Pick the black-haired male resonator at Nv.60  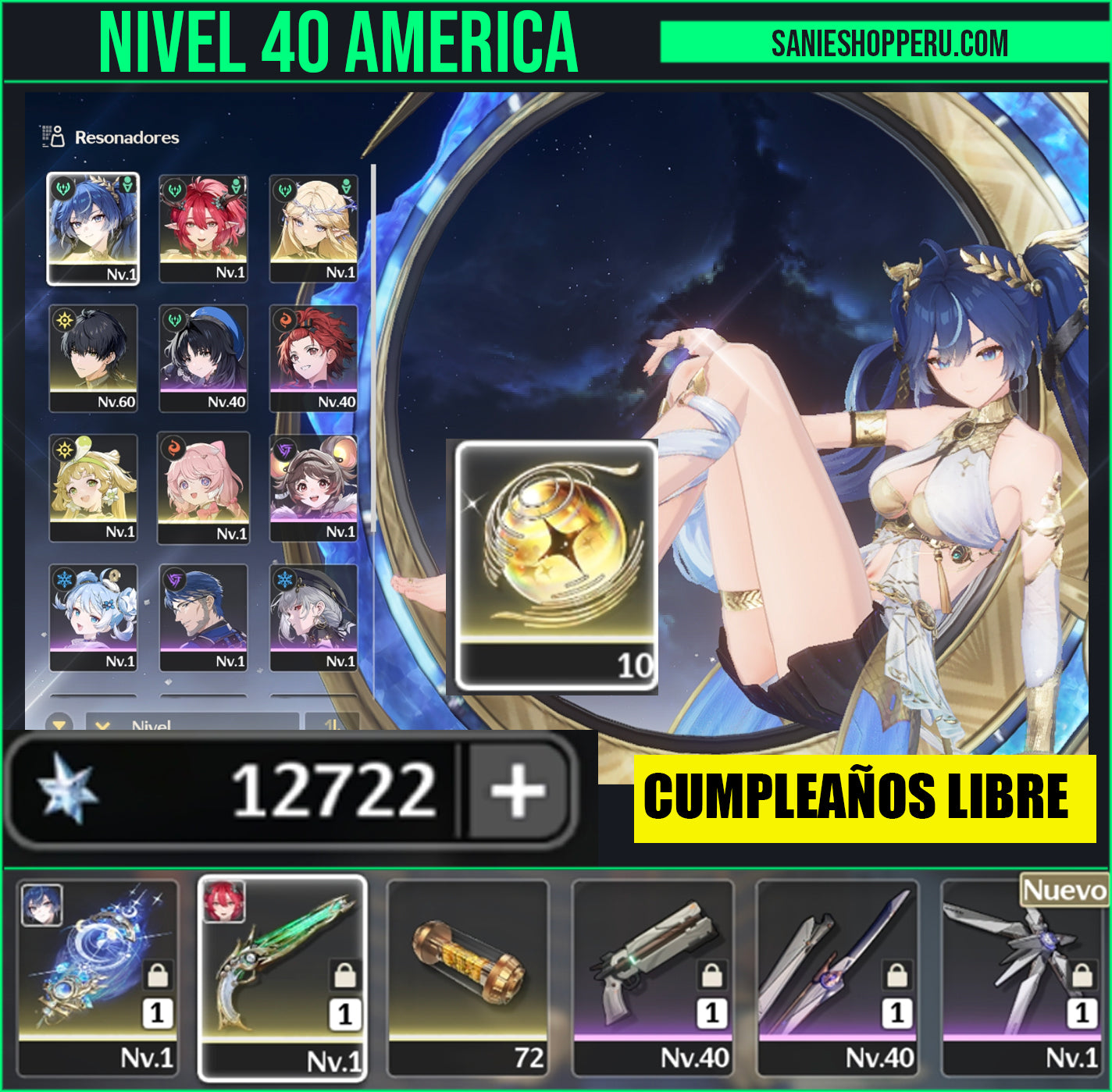(93, 358)
